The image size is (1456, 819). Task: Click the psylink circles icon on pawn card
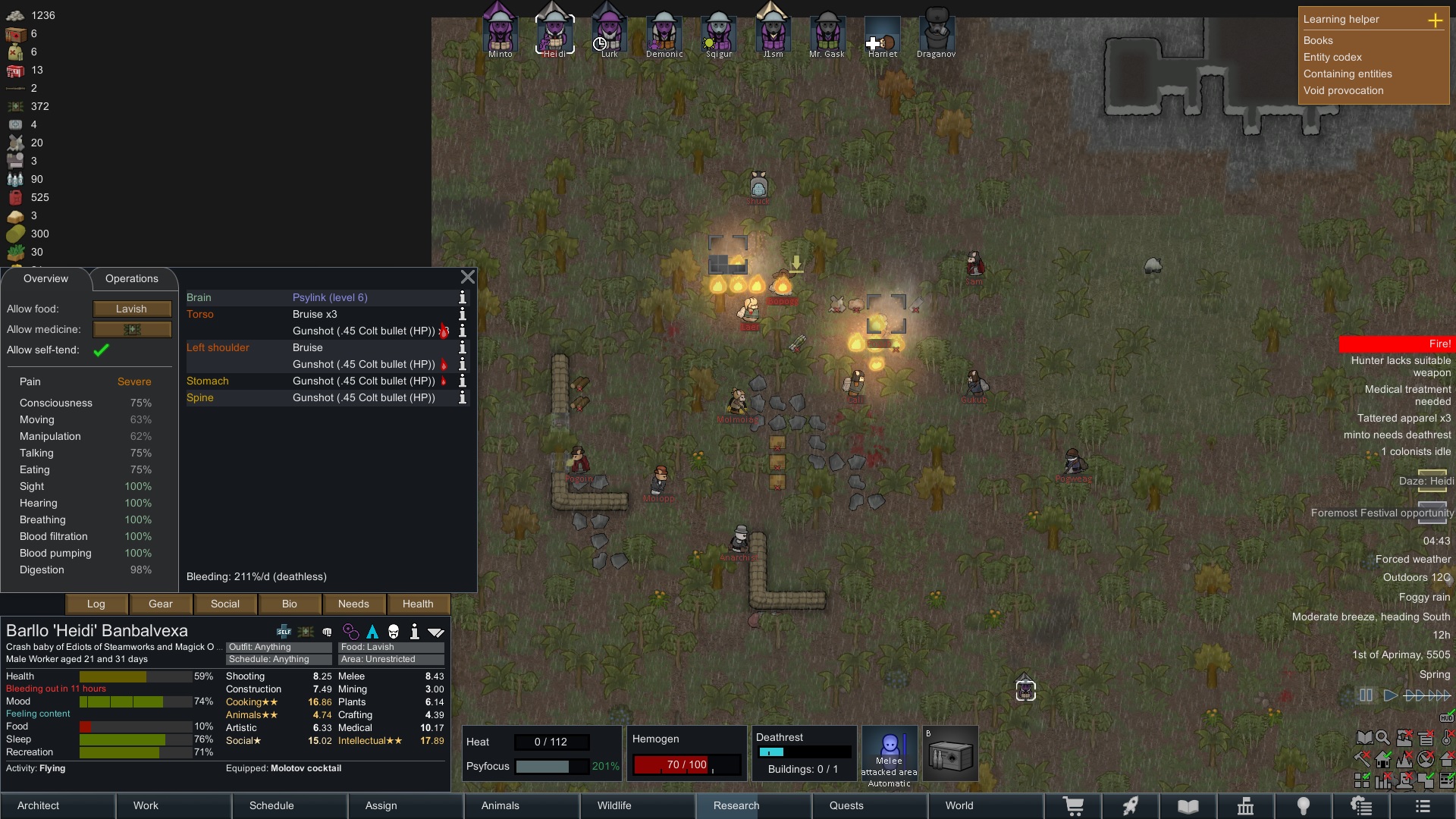(350, 632)
